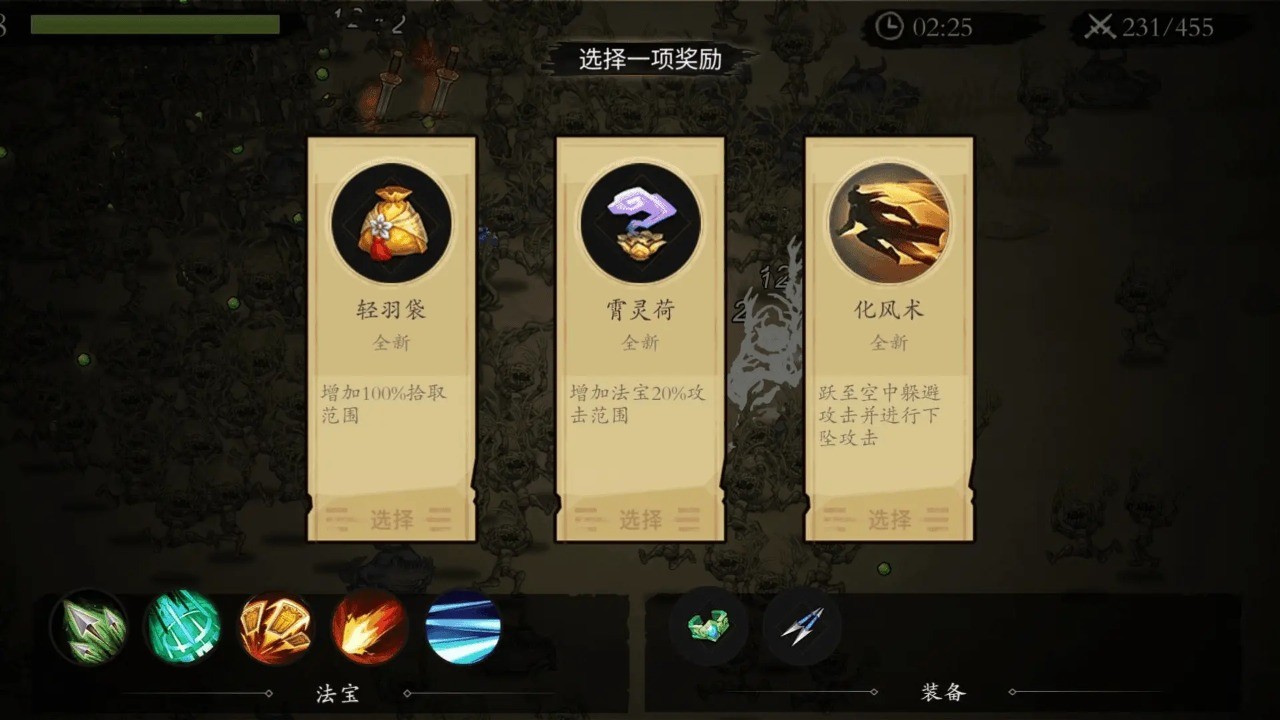This screenshot has height=720, width=1280.
Task: Click the 轻羽袋 feather bag reward icon
Action: [x=392, y=222]
